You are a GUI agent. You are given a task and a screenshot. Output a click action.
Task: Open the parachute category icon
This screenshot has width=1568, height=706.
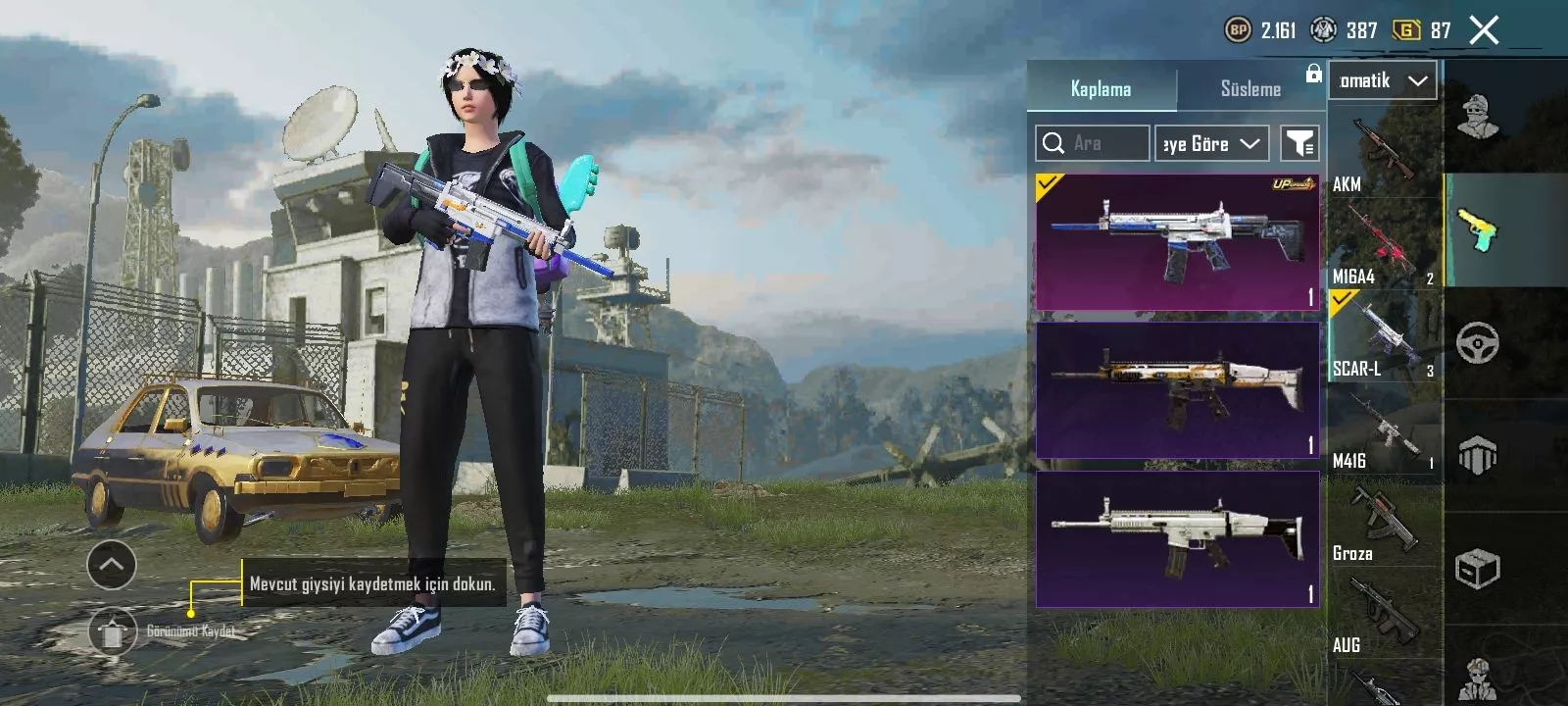coord(1477,455)
